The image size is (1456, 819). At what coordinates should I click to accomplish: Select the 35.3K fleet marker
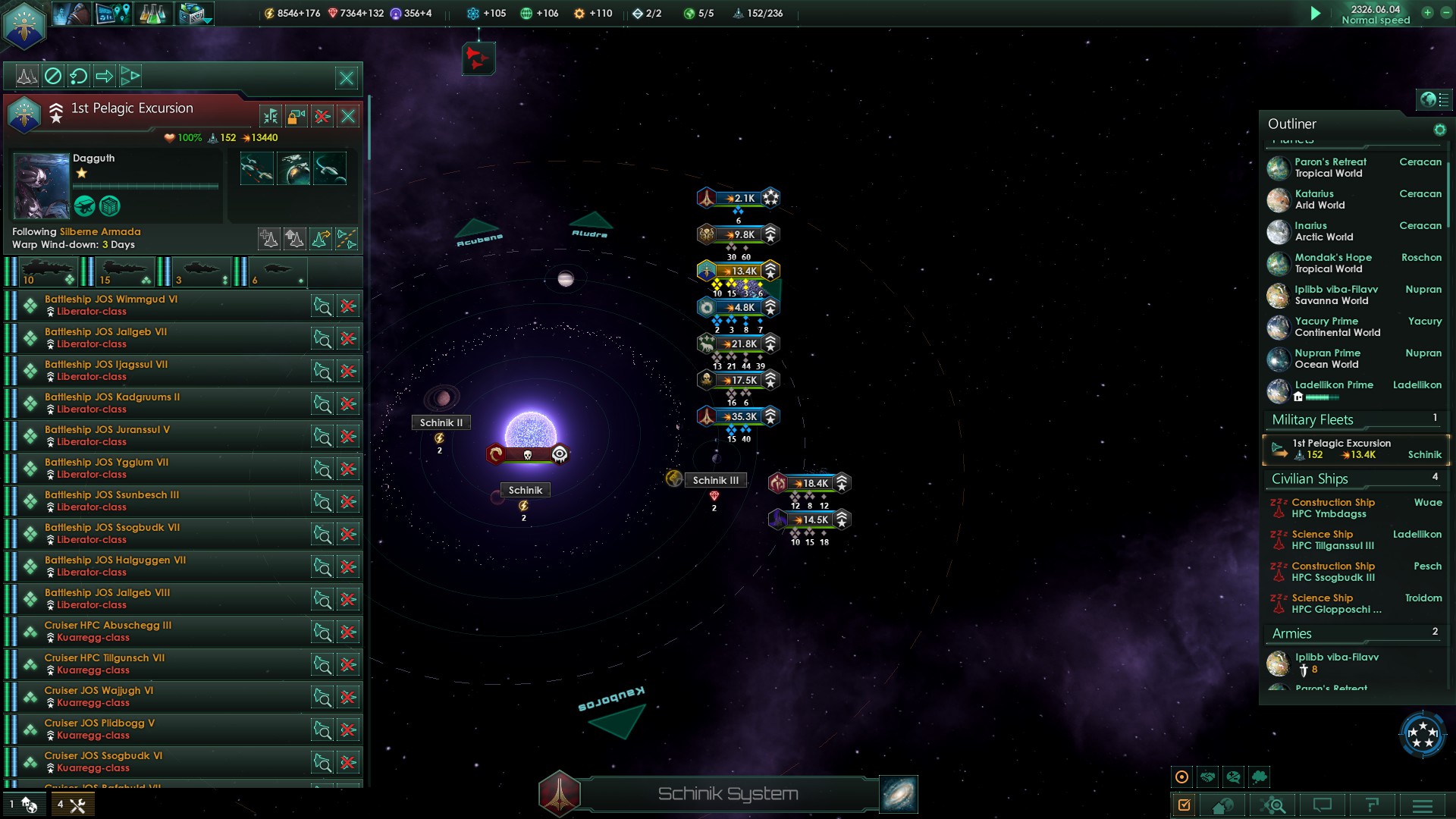click(739, 416)
